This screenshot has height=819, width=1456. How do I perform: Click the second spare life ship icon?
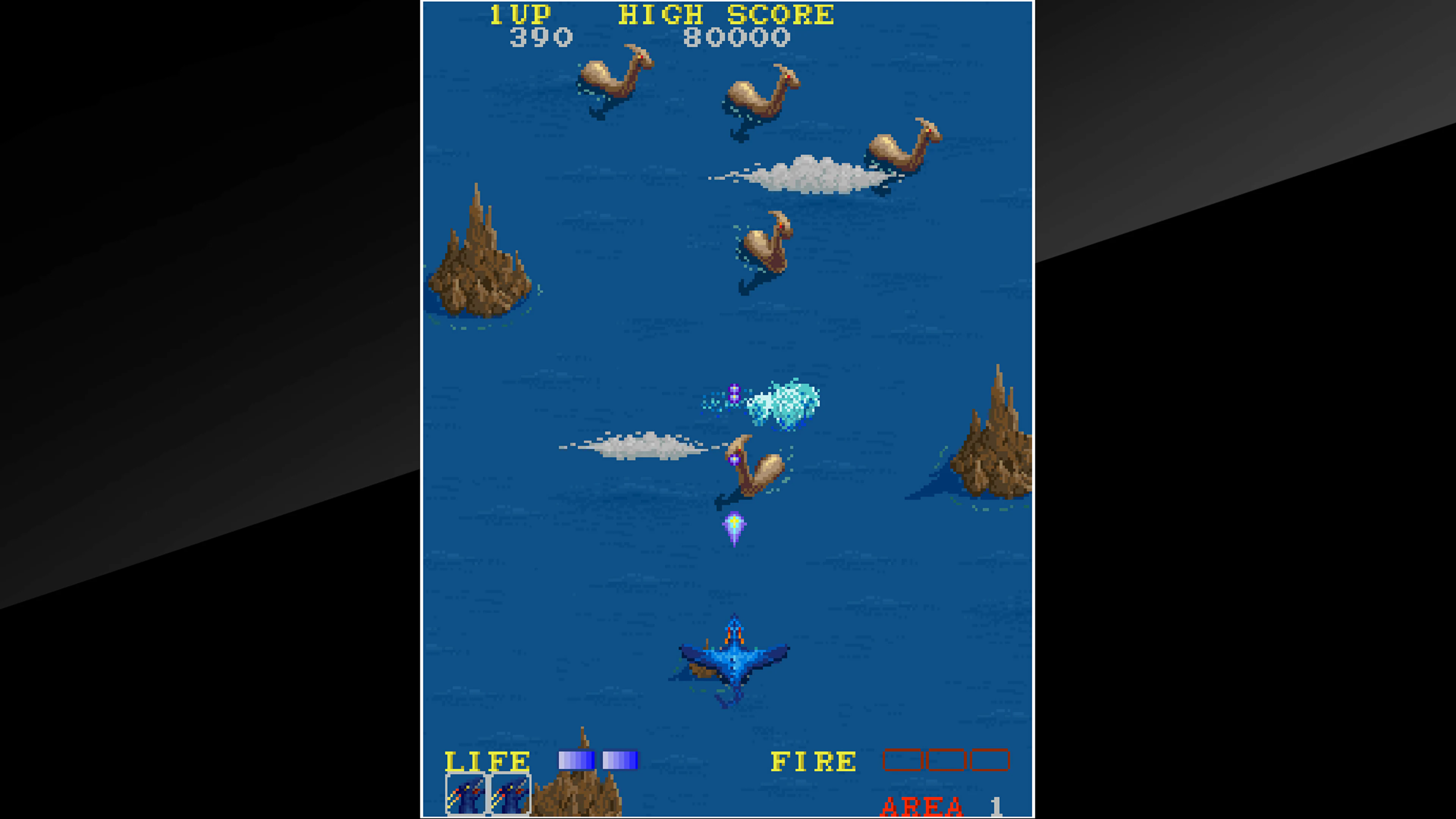tap(510, 794)
